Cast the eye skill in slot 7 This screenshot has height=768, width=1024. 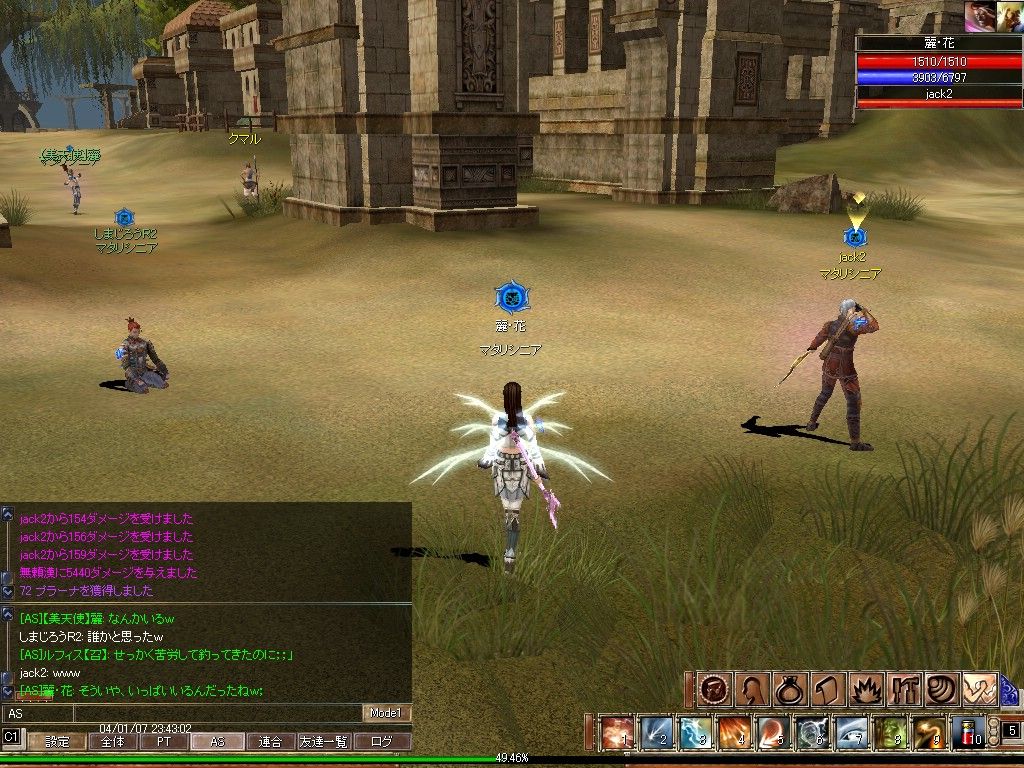point(851,733)
